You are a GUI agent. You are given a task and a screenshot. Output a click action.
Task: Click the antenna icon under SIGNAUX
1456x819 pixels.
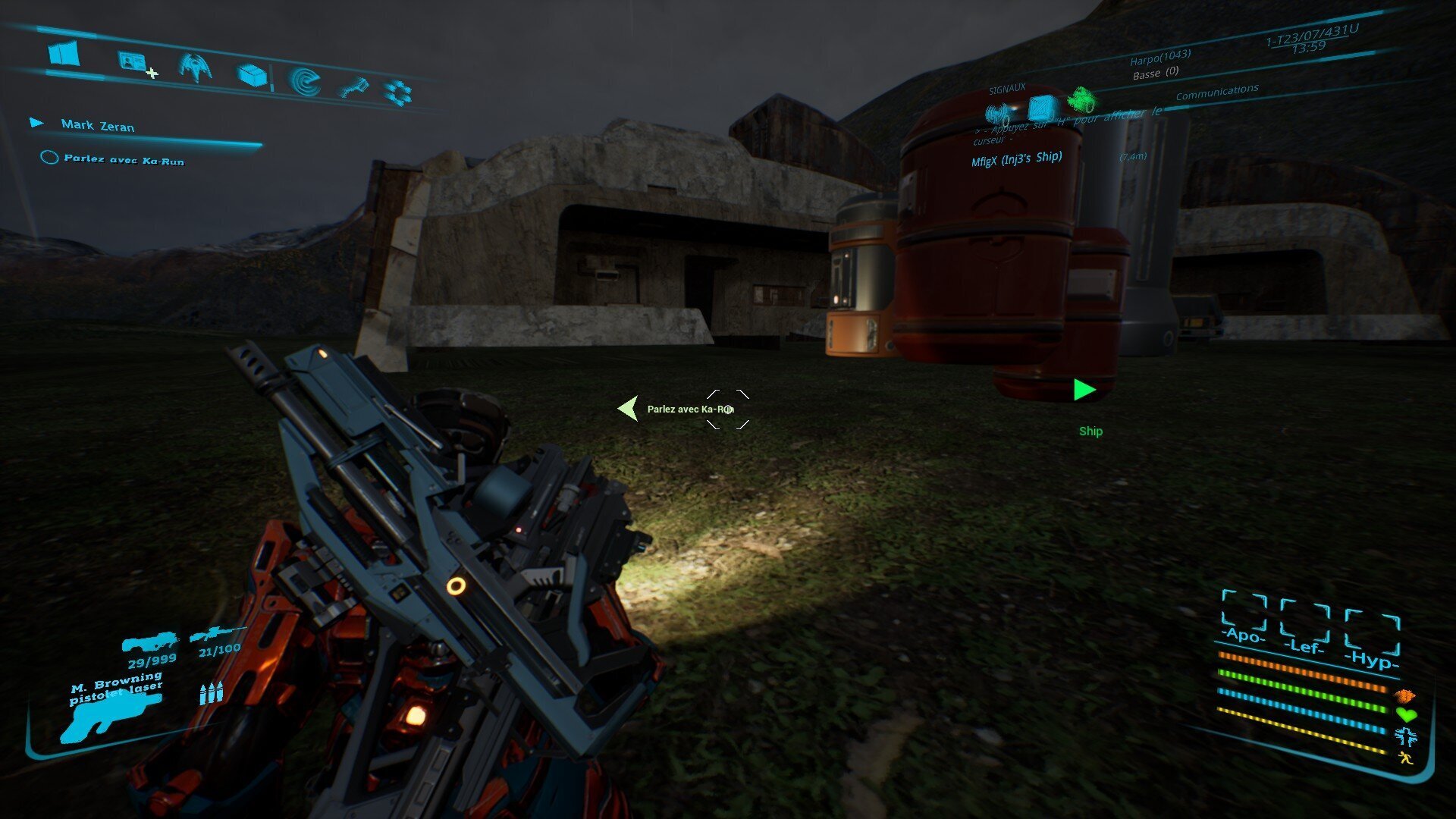click(x=997, y=114)
